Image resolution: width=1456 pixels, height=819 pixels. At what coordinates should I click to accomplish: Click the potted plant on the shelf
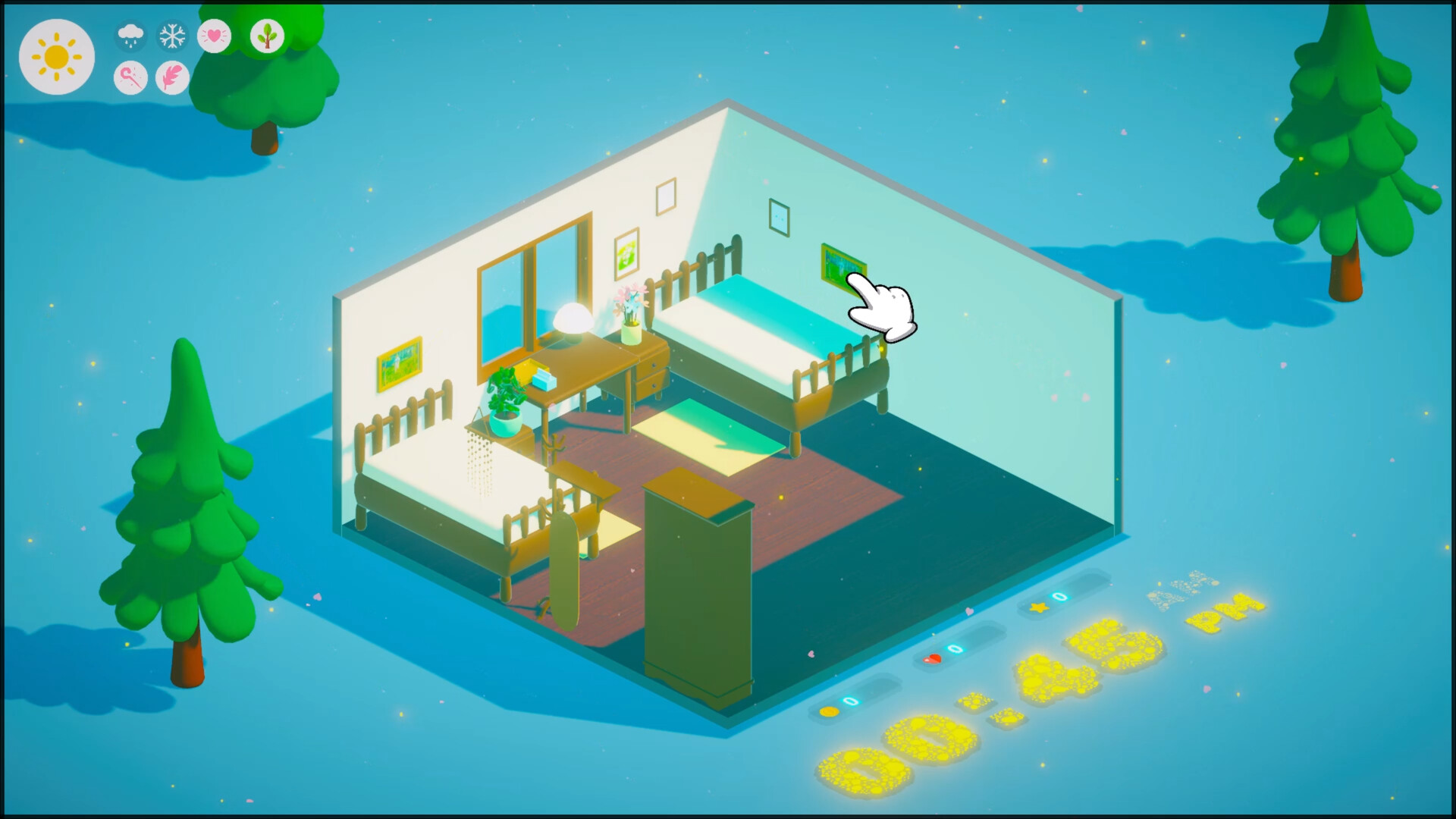pos(507,416)
